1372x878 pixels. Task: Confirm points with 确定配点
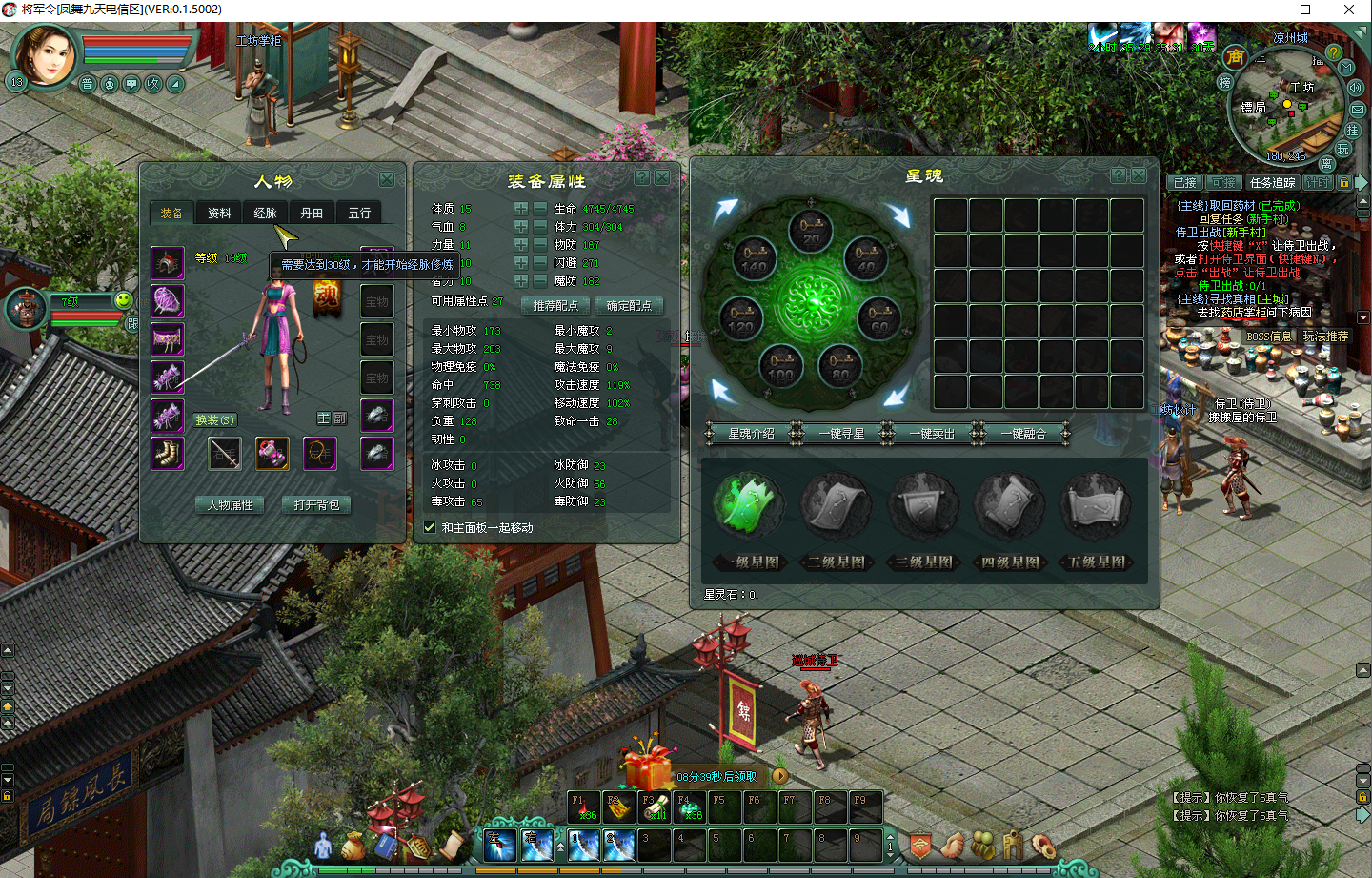[x=629, y=306]
